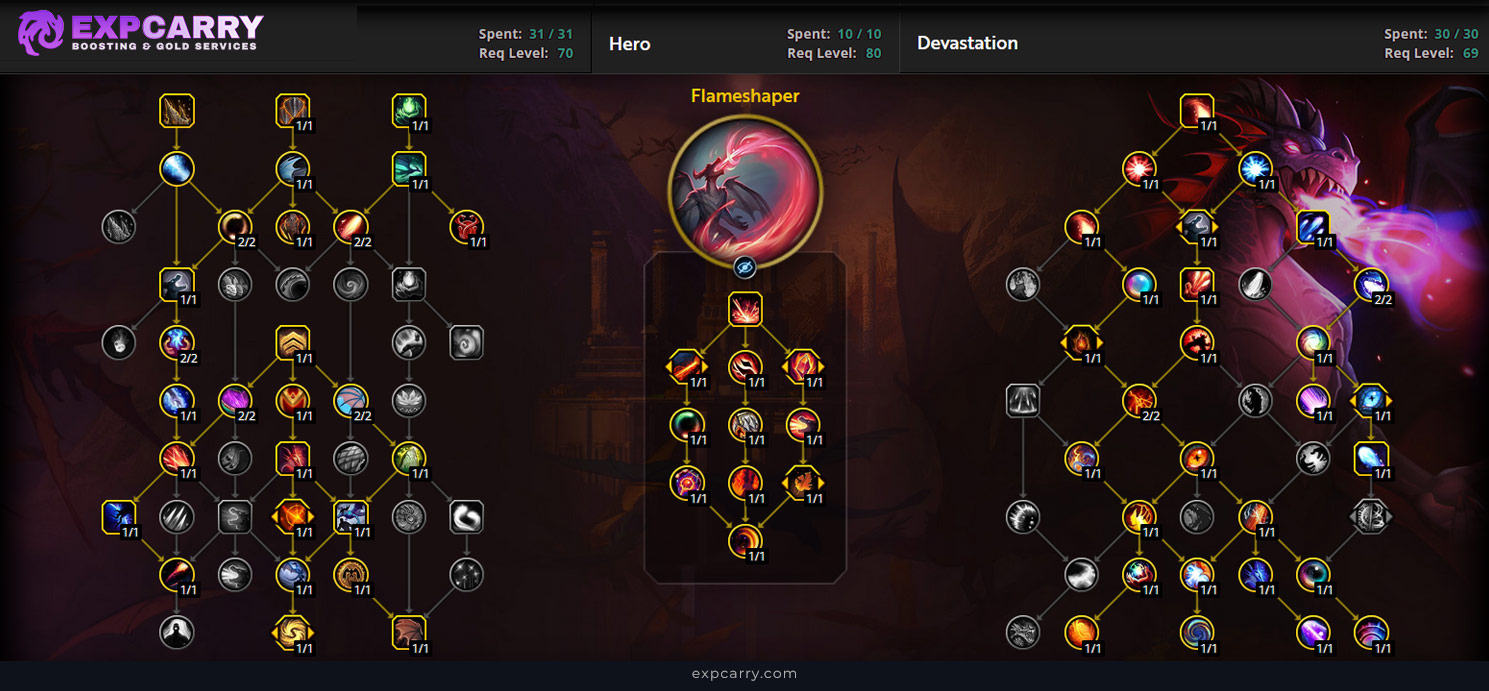Toggle the eye icon under Flameshaper portrait
Image resolution: width=1489 pixels, height=691 pixels.
point(744,267)
